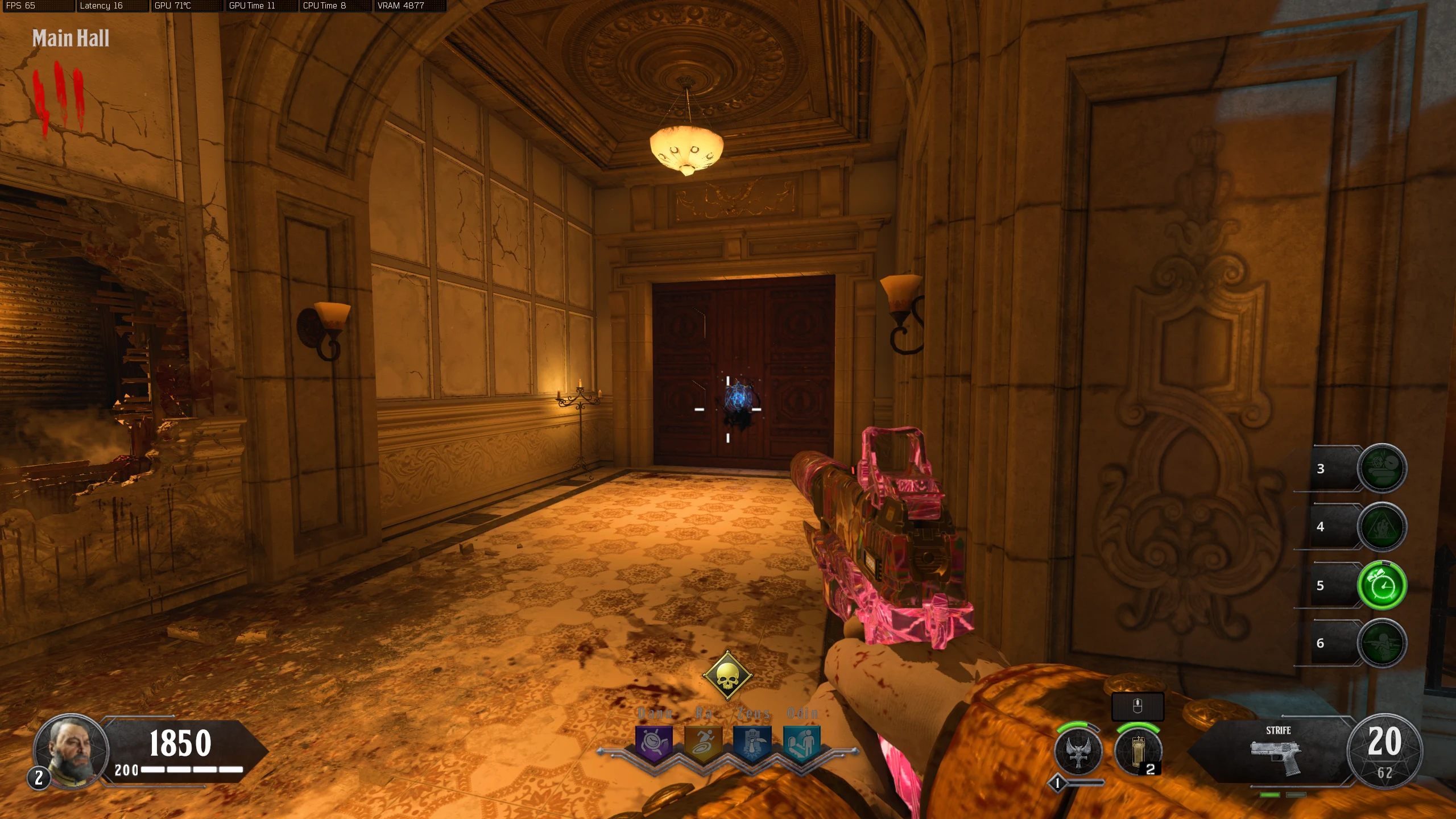
Task: Click the gold skull diamond emblem
Action: 727,676
